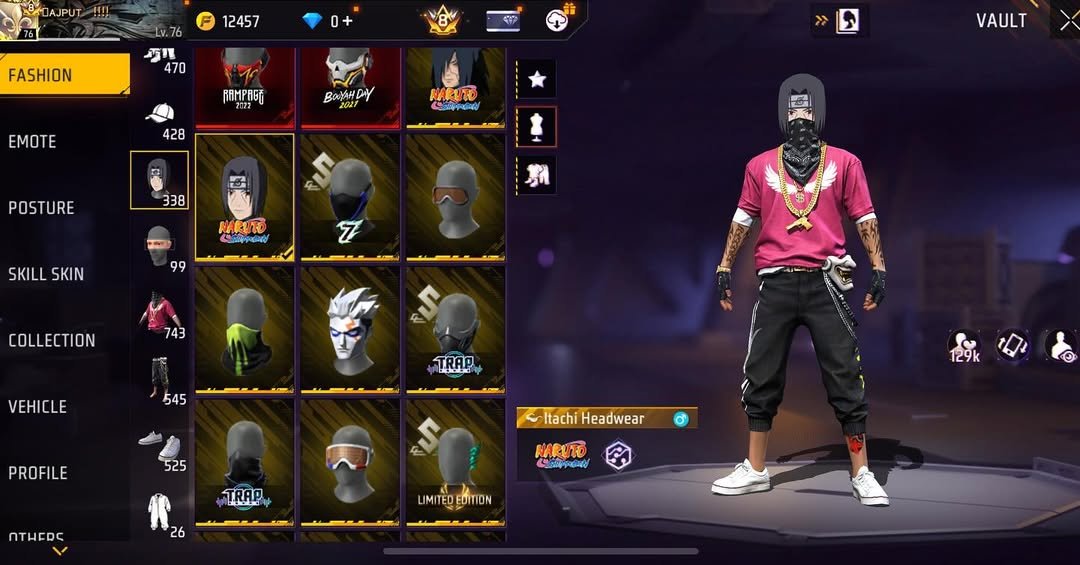Select the Vehicle section
Viewport: 1080px width, 565px height.
[x=38, y=407]
